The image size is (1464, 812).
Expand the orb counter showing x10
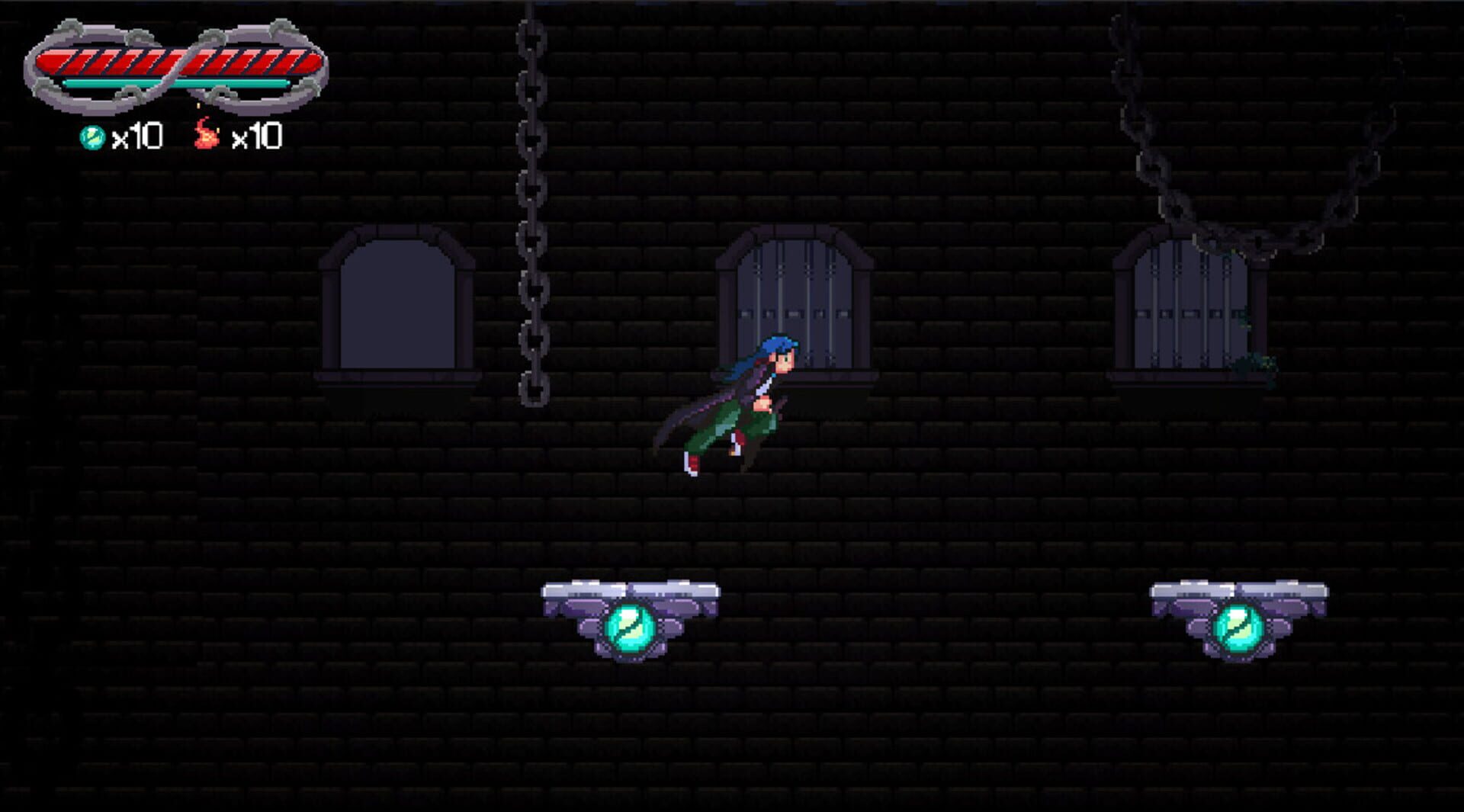pos(136,136)
